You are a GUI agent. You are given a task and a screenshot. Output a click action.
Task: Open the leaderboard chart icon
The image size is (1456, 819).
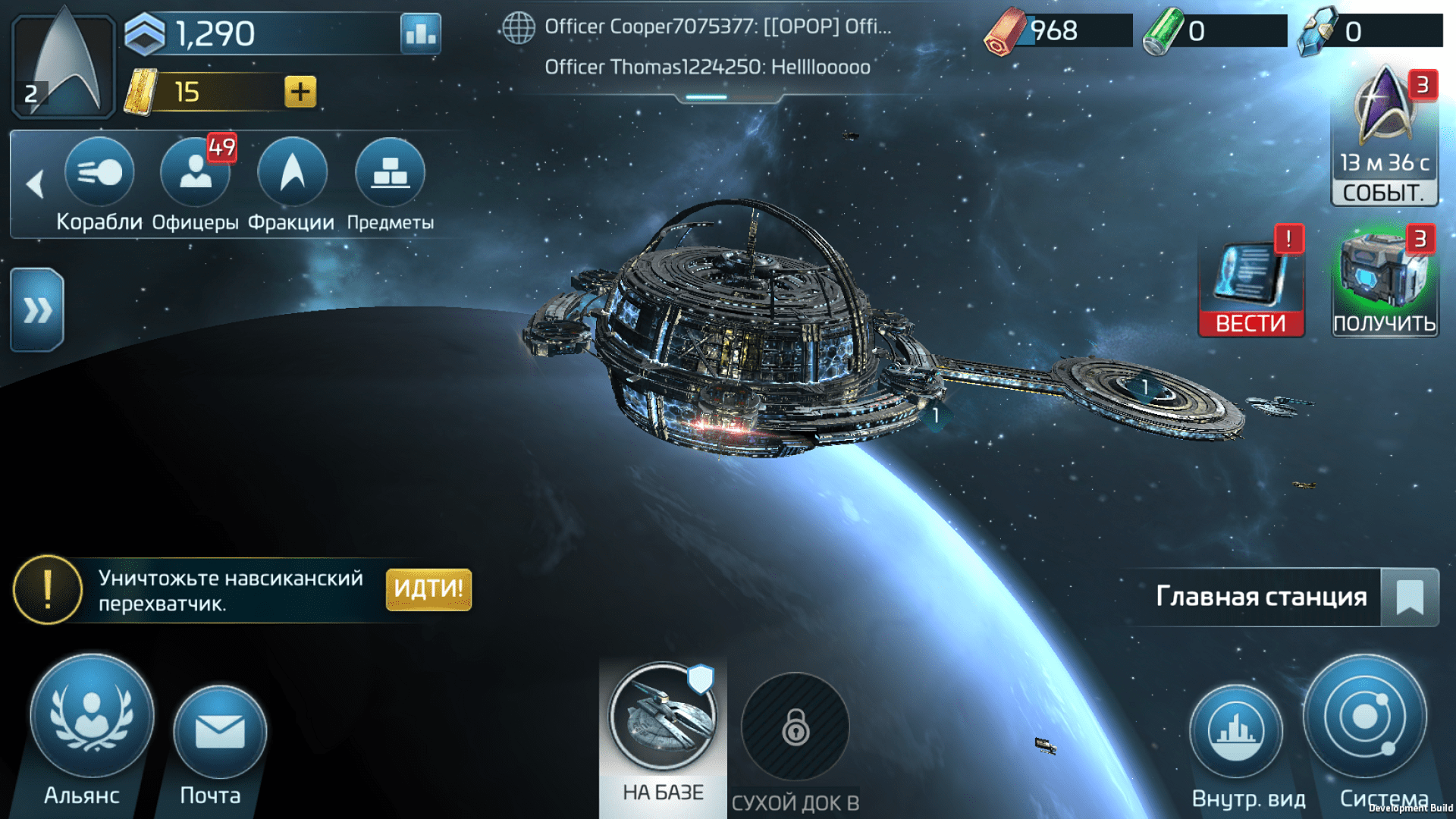pos(421,33)
